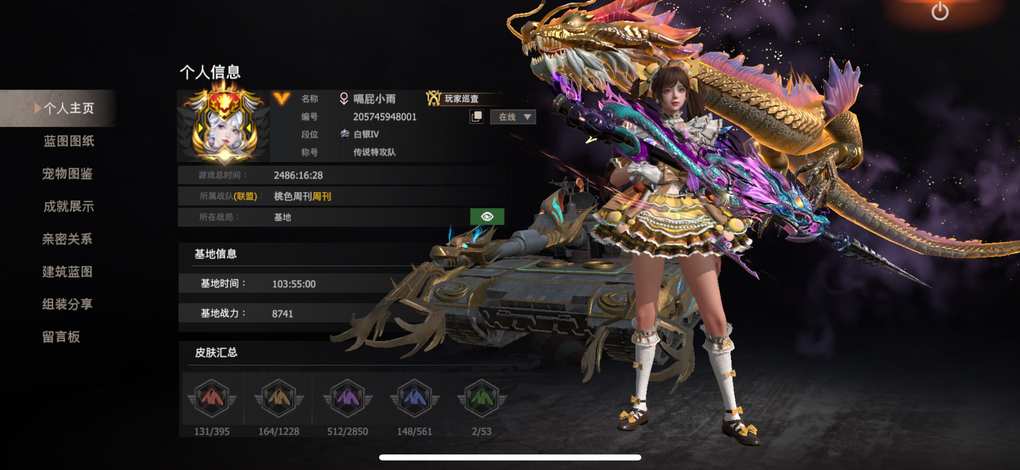The image size is (1020, 470).
Task: Select the 建筑蓝图 building blueprints tab
Action: tap(68, 272)
